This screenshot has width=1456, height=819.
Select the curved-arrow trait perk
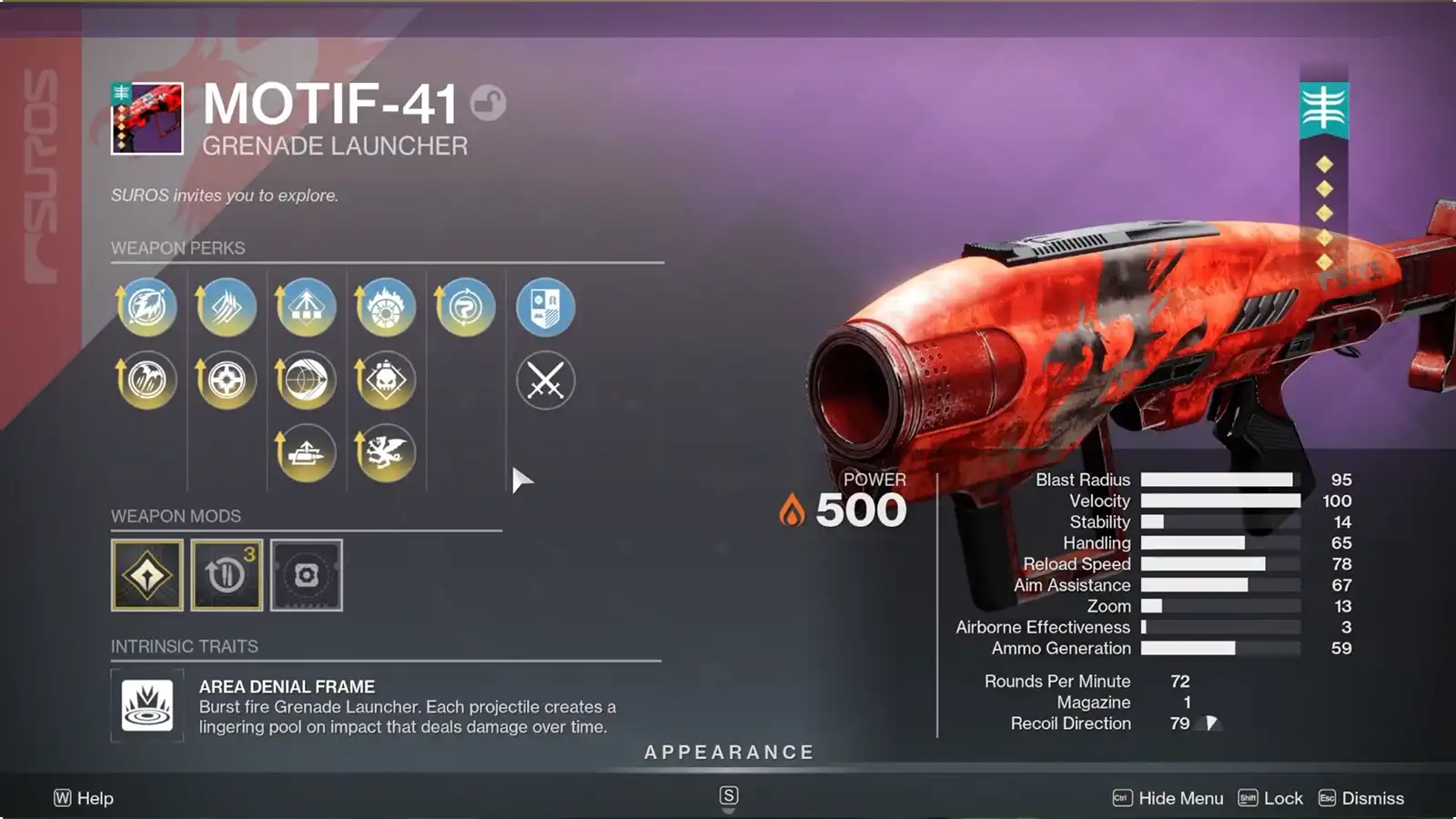(465, 308)
